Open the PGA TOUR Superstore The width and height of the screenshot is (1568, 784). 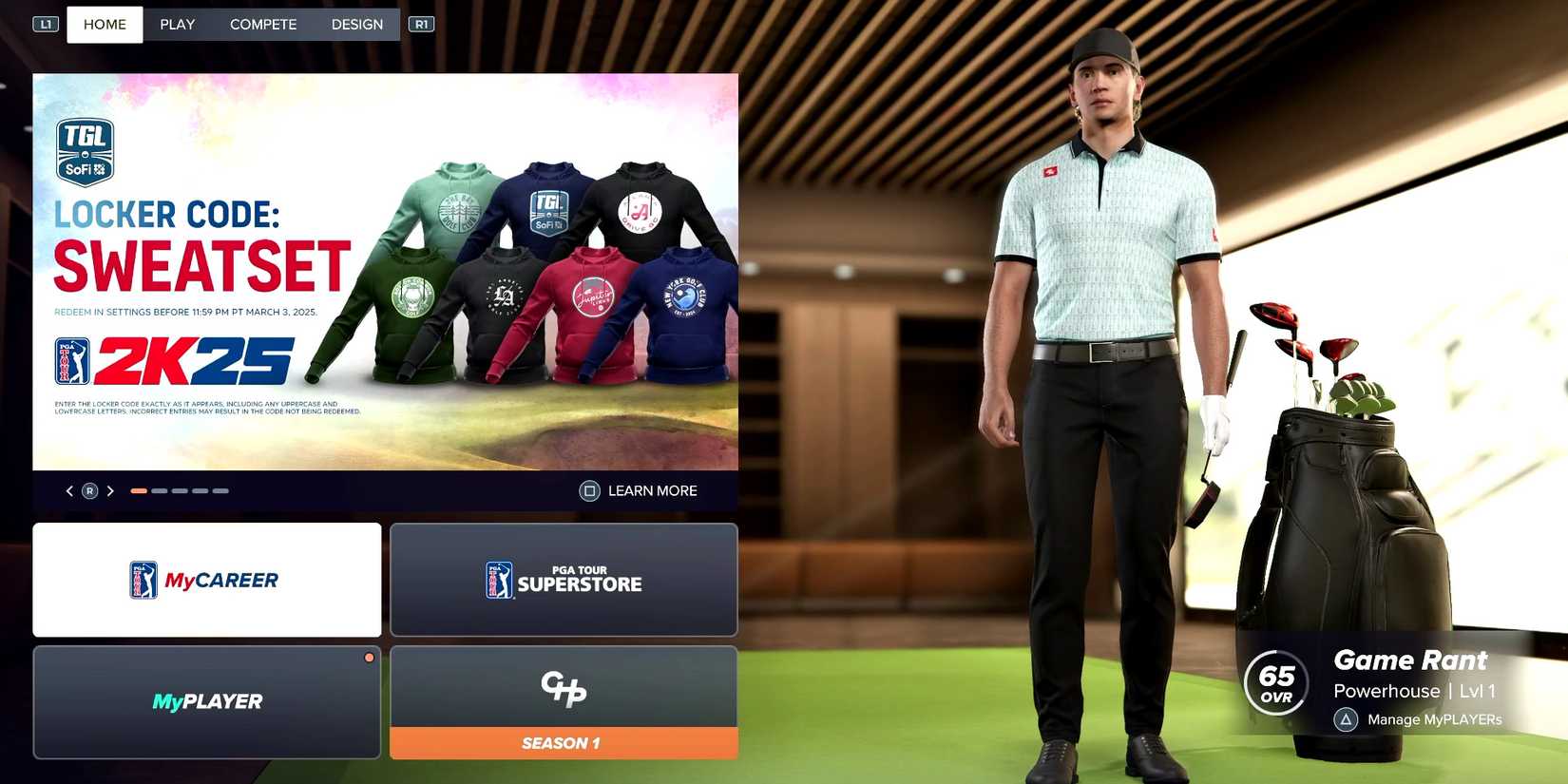(563, 580)
